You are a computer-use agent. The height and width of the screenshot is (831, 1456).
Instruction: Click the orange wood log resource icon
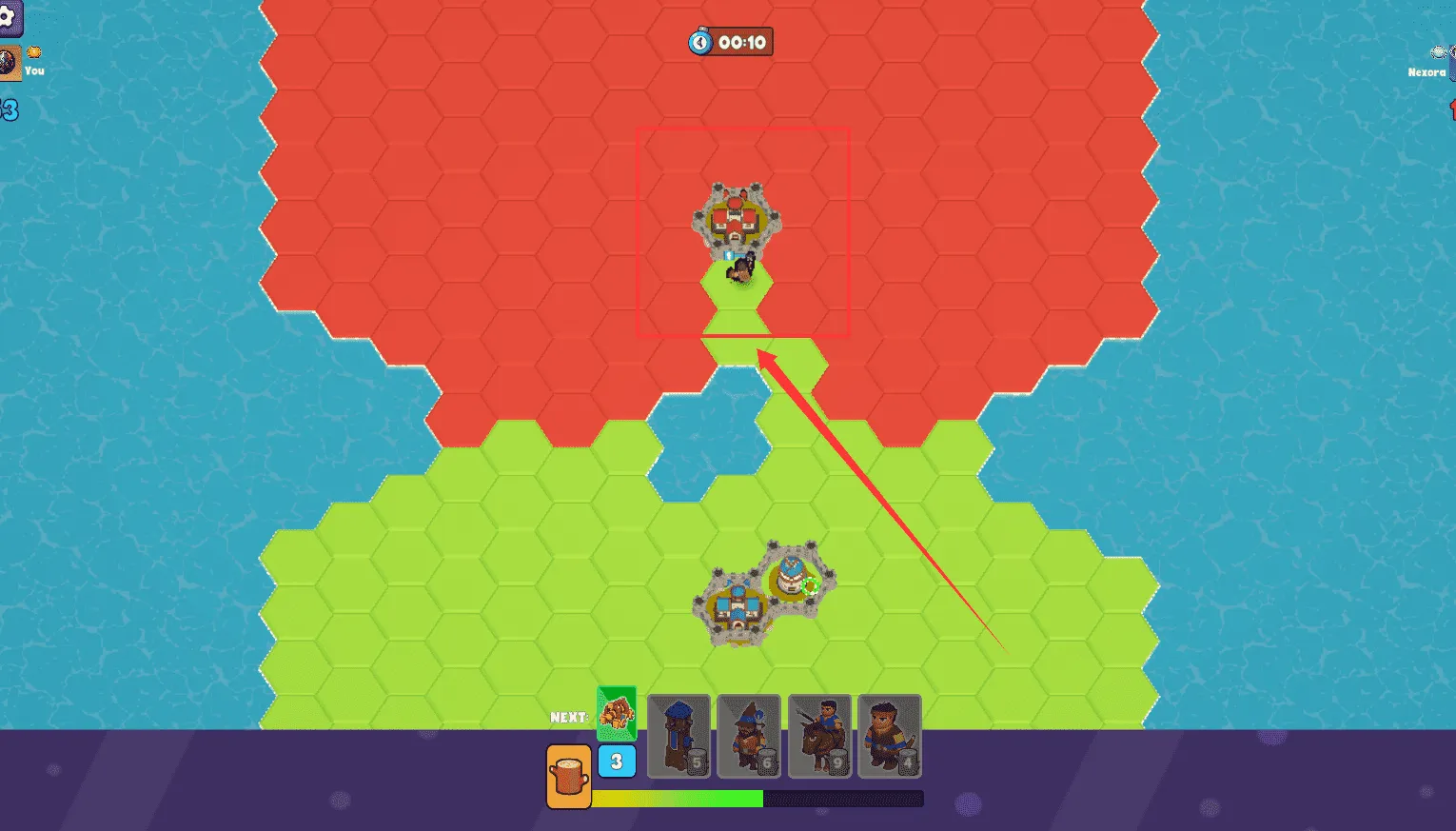(x=569, y=777)
